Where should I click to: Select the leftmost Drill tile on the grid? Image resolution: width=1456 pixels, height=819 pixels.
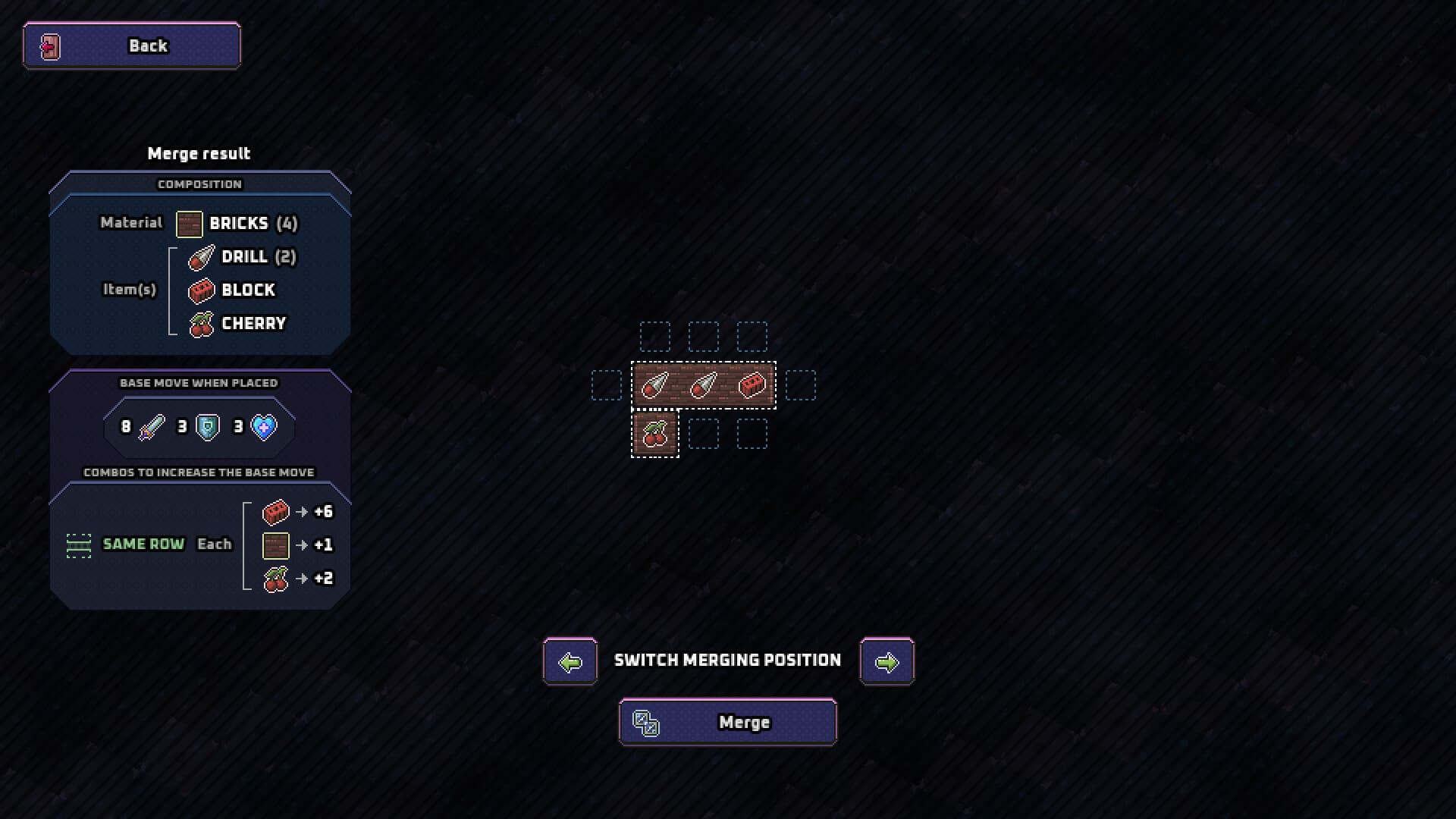click(x=655, y=385)
